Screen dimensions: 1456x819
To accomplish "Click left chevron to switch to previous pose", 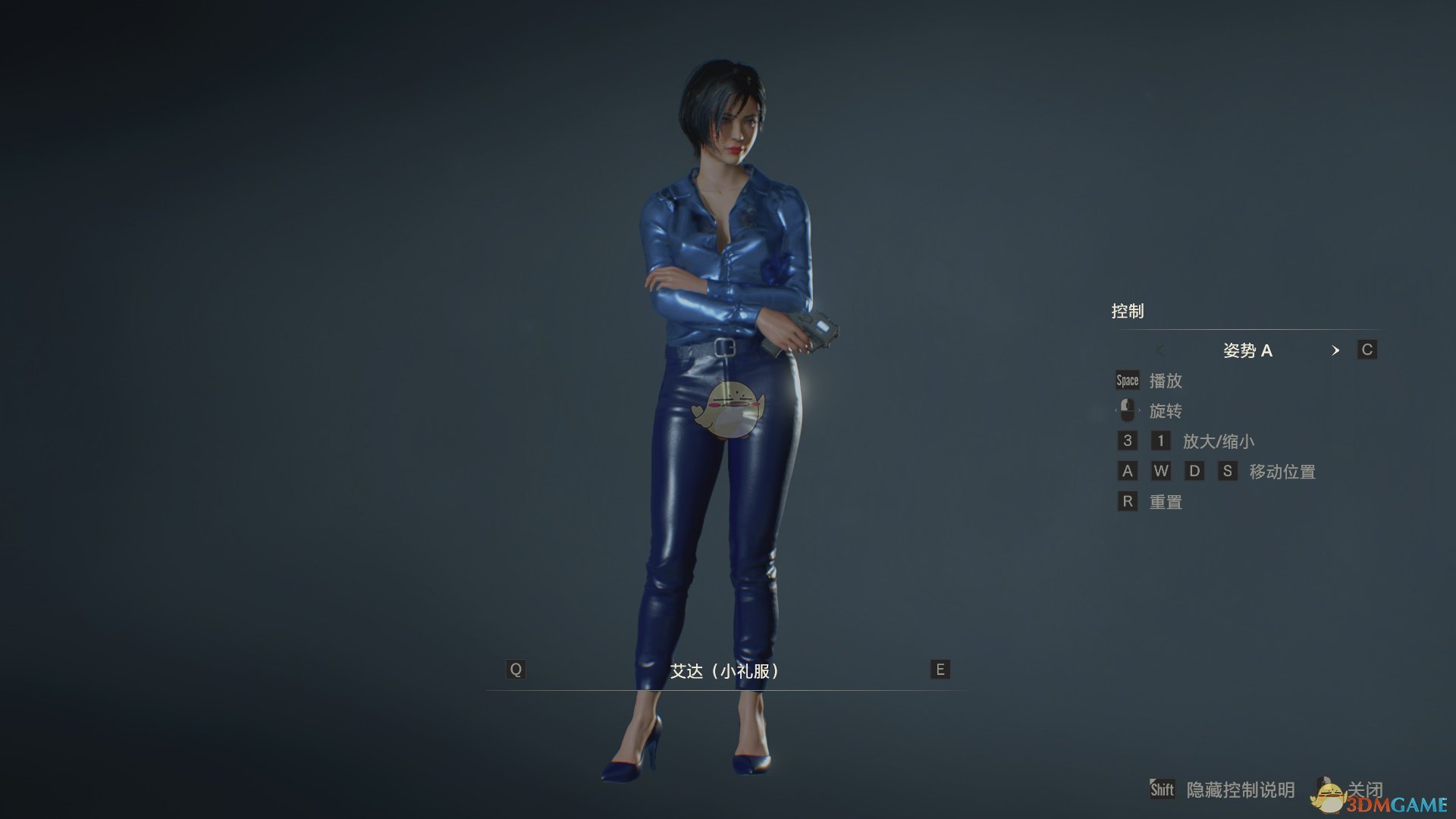I will point(1161,350).
